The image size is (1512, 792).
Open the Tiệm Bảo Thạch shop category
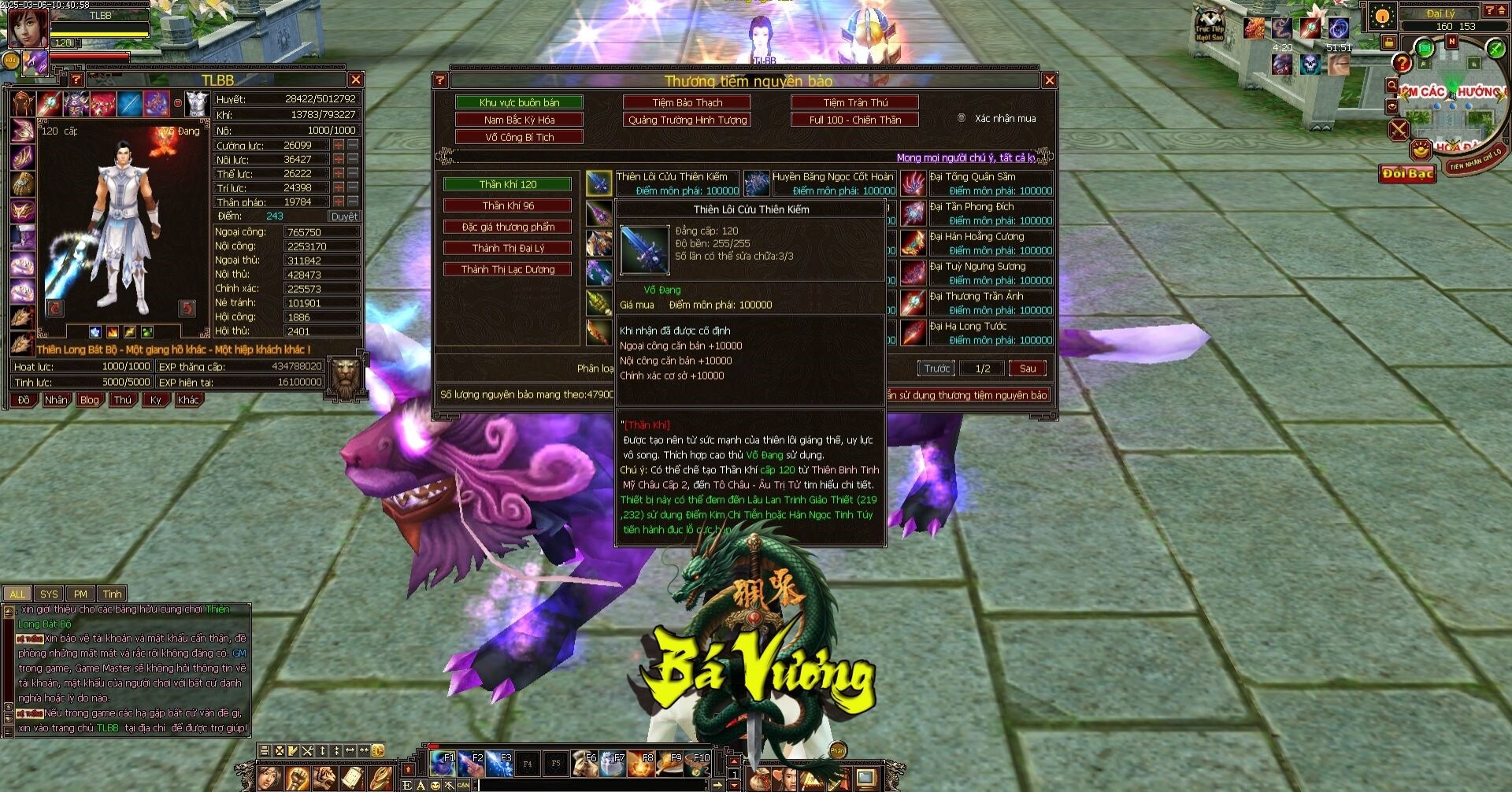pos(687,102)
